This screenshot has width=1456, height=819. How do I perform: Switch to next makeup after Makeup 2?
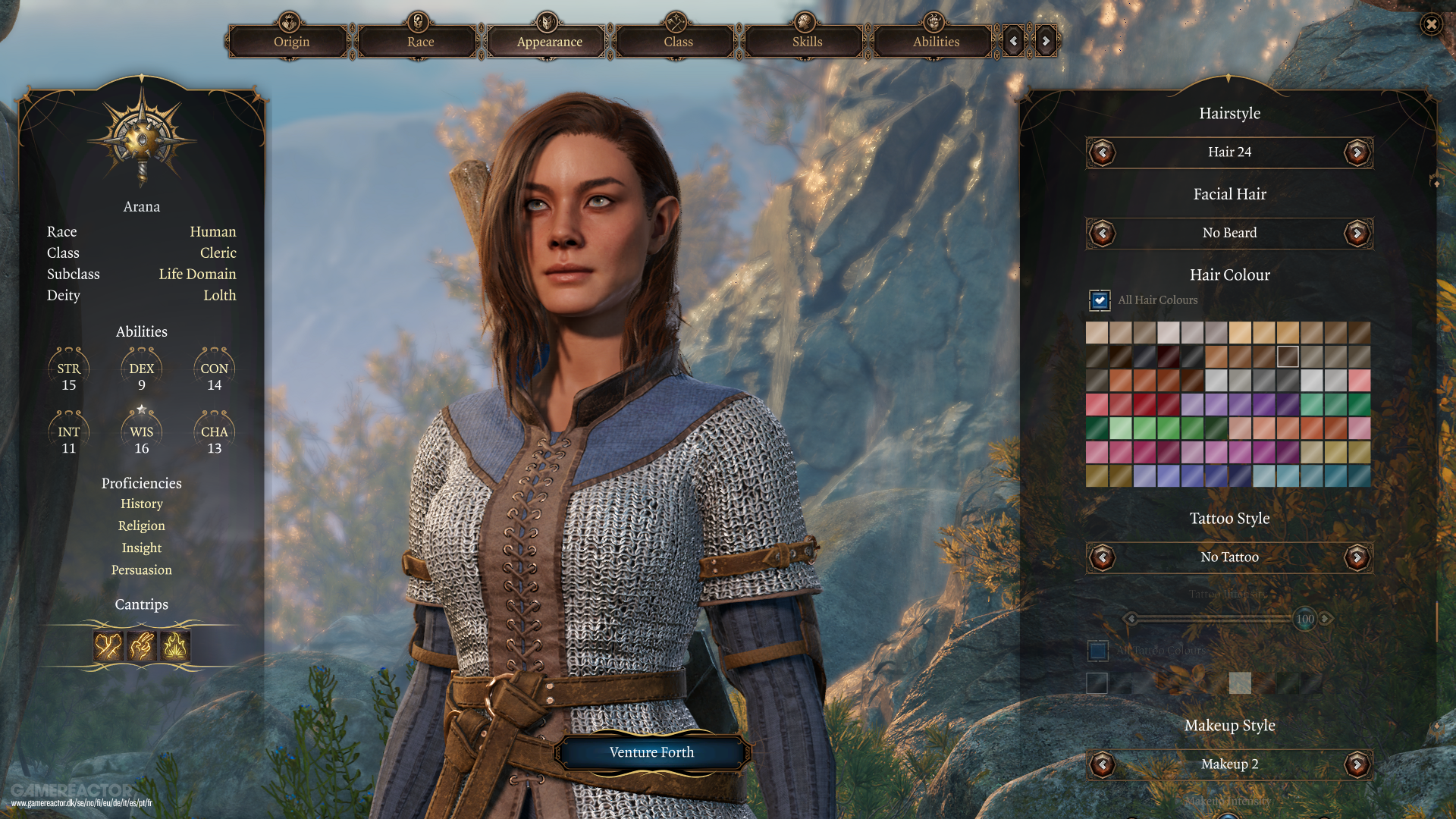1357,764
